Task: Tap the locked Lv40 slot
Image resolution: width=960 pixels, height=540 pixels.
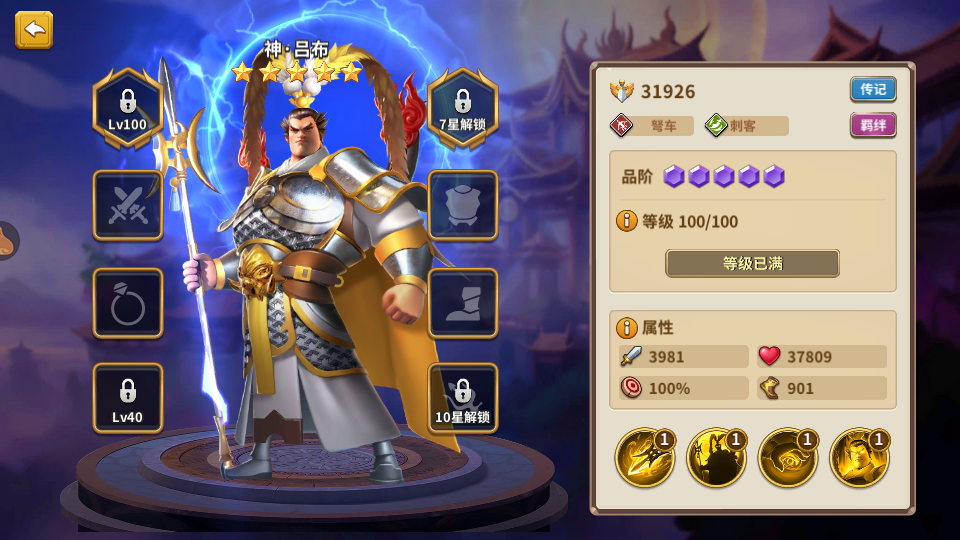Action: (x=128, y=398)
